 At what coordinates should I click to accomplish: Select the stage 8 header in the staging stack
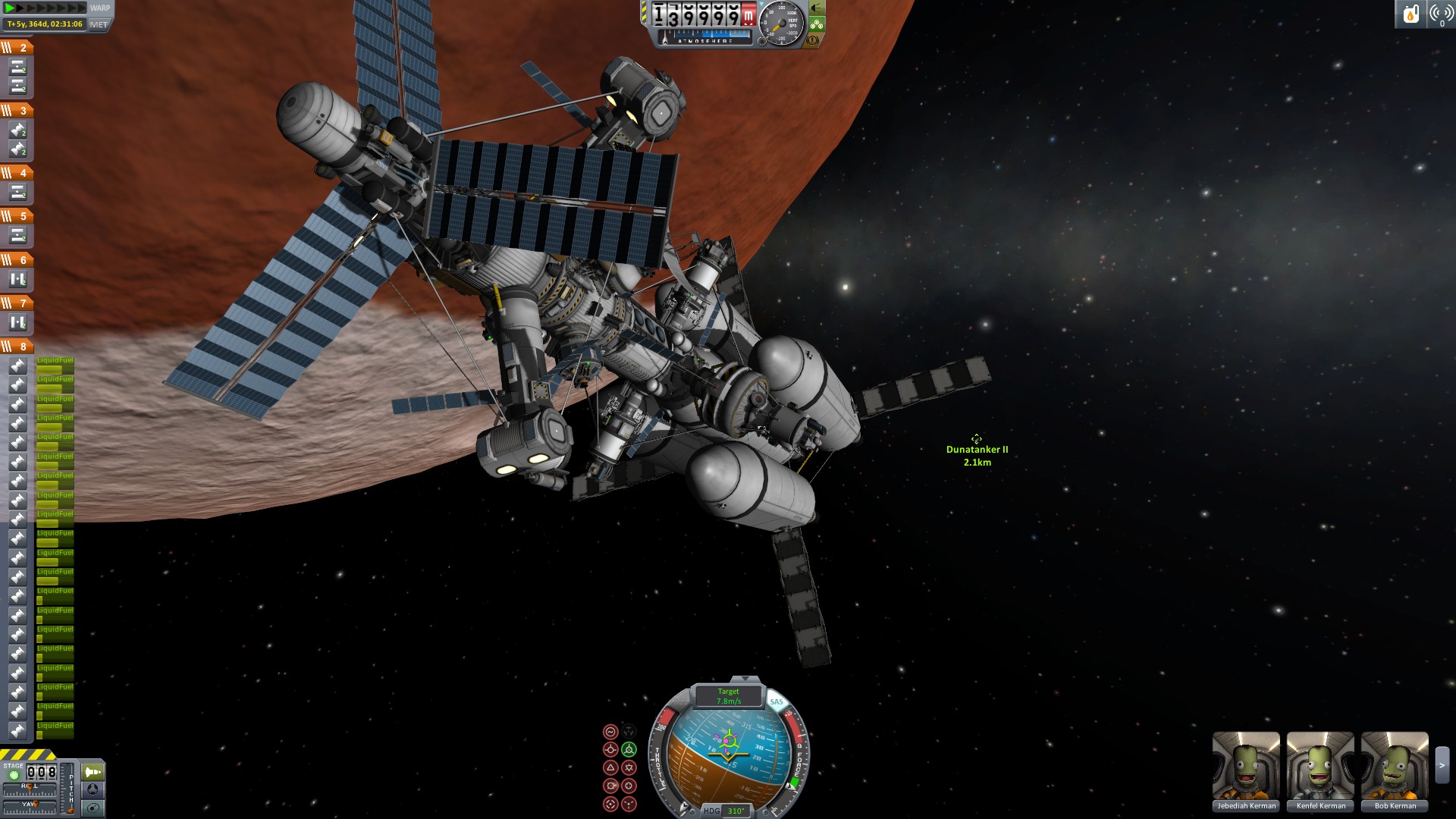click(x=16, y=347)
